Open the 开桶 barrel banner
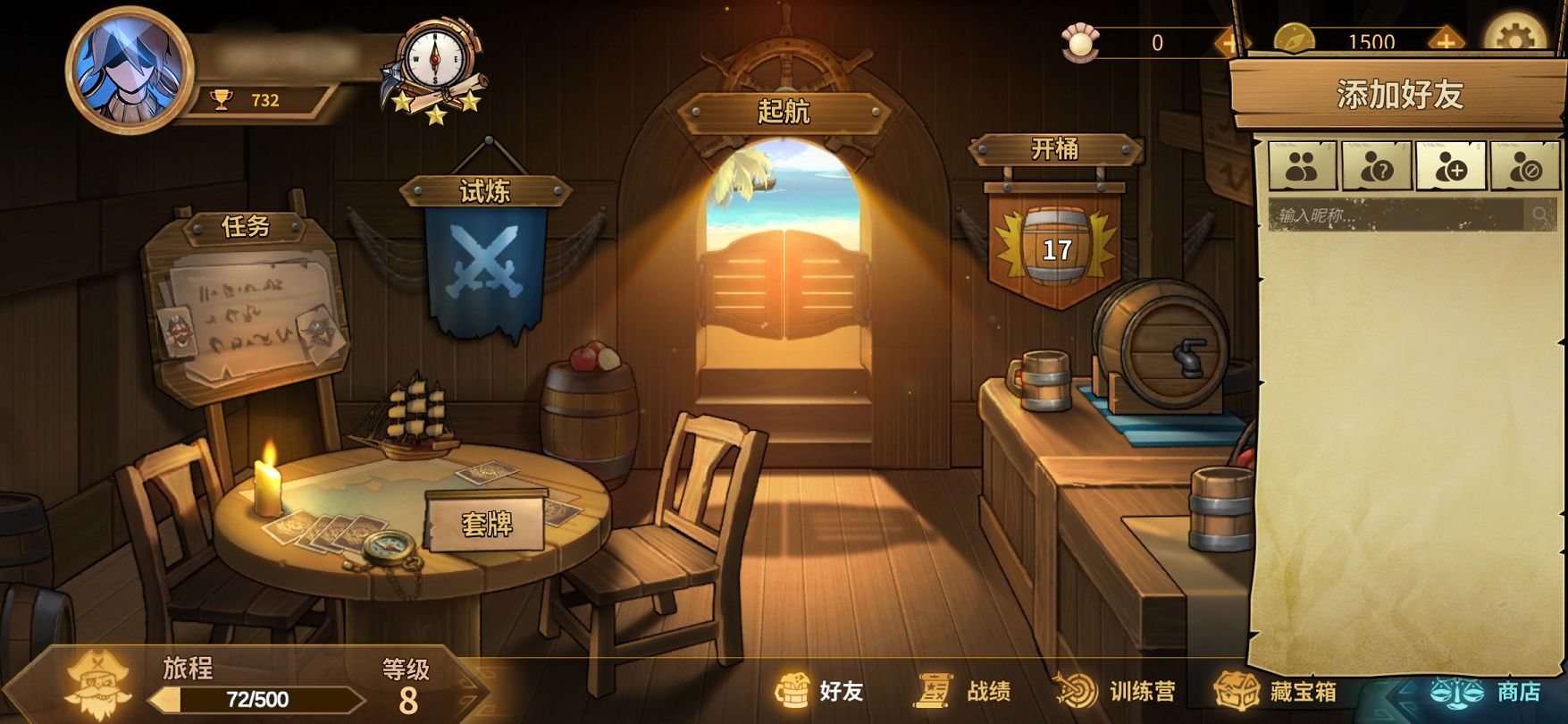The image size is (1568, 724). 1055,237
